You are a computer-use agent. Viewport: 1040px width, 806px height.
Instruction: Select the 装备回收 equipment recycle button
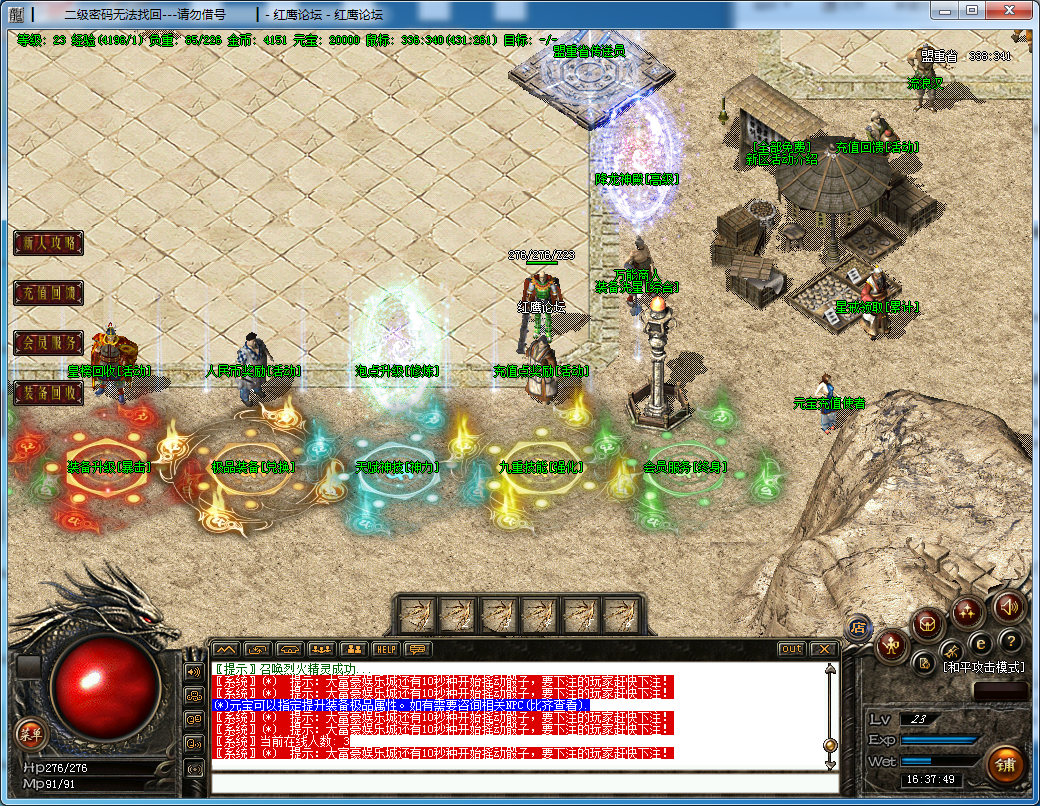click(x=48, y=393)
